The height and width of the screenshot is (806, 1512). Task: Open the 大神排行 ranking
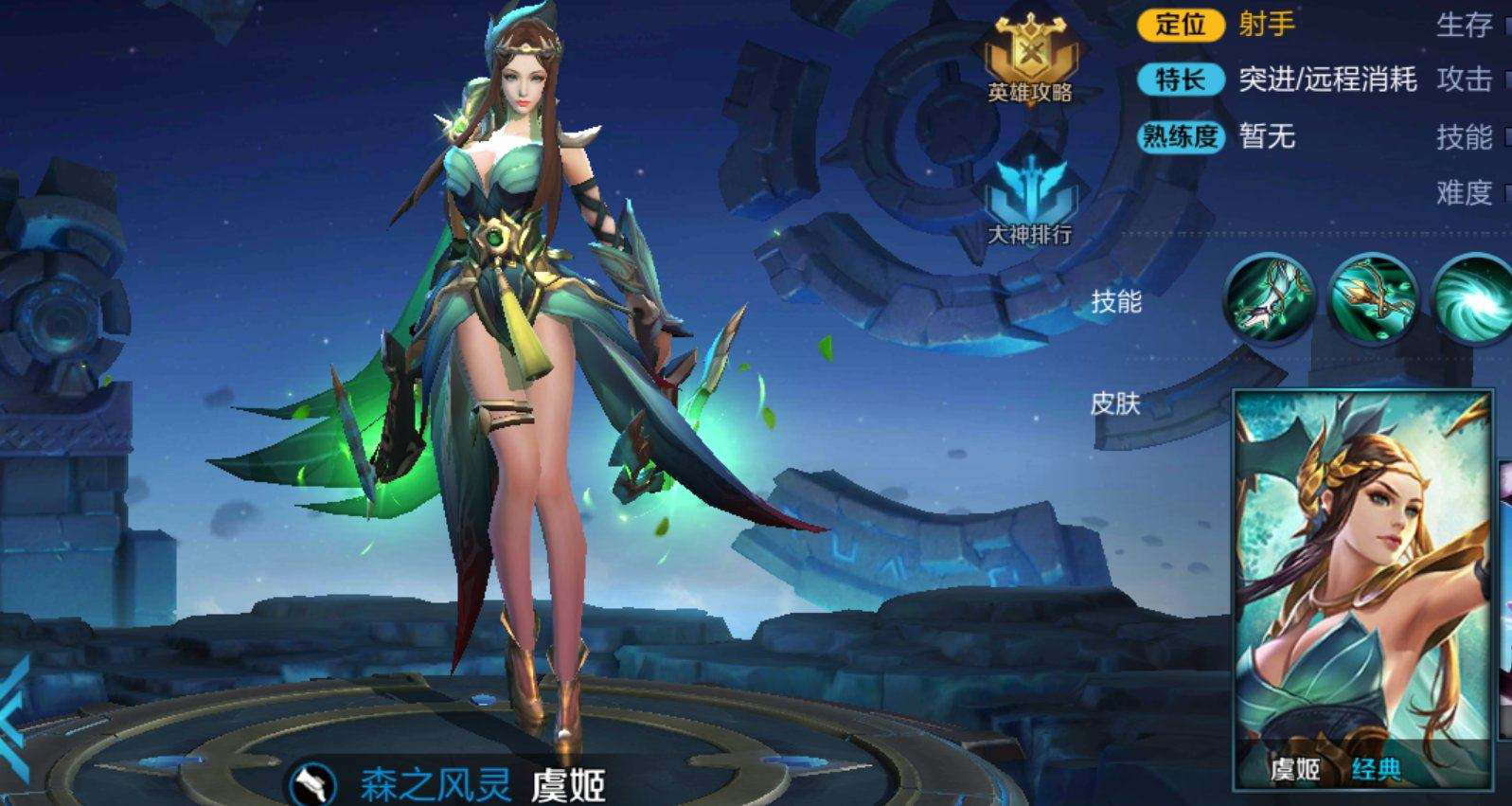pyautogui.click(x=1029, y=201)
